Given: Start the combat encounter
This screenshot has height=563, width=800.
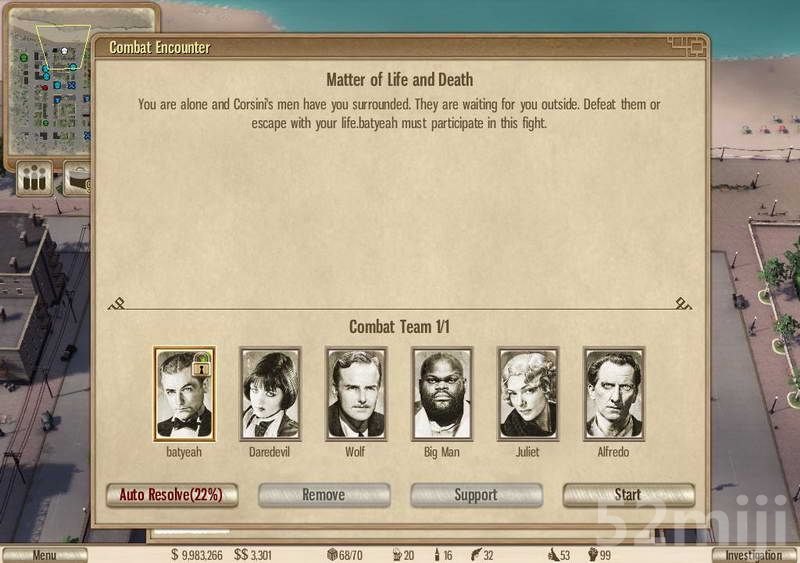Looking at the screenshot, I should 628,495.
